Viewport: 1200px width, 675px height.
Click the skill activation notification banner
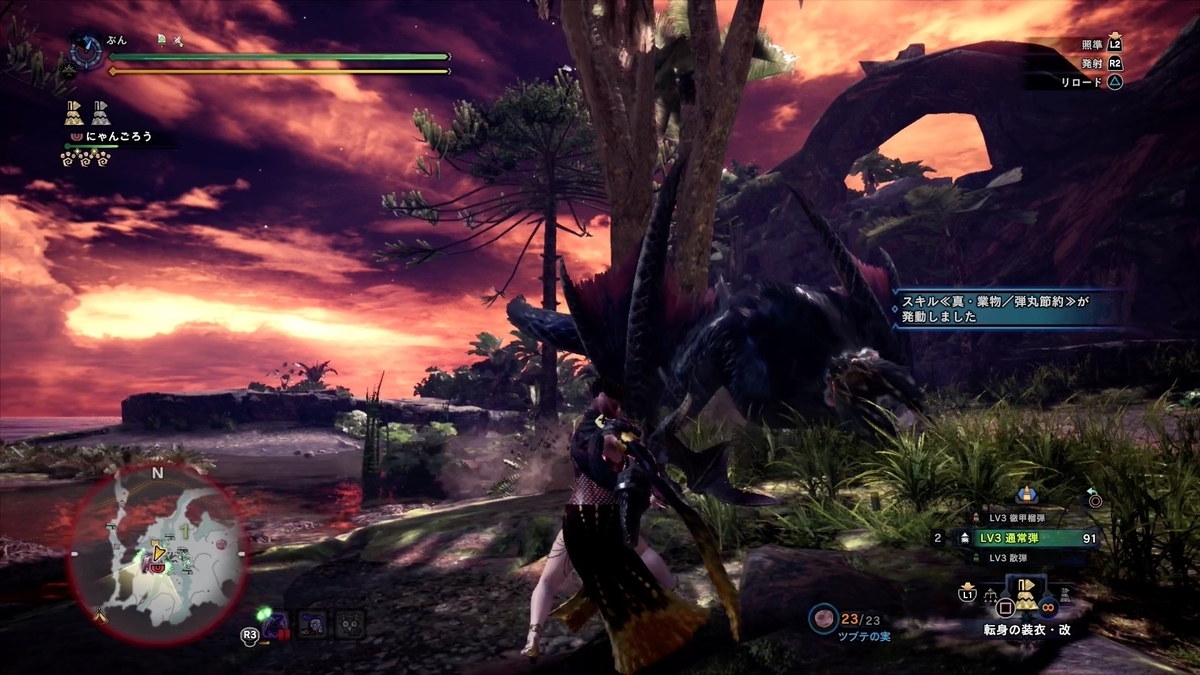coord(1005,308)
